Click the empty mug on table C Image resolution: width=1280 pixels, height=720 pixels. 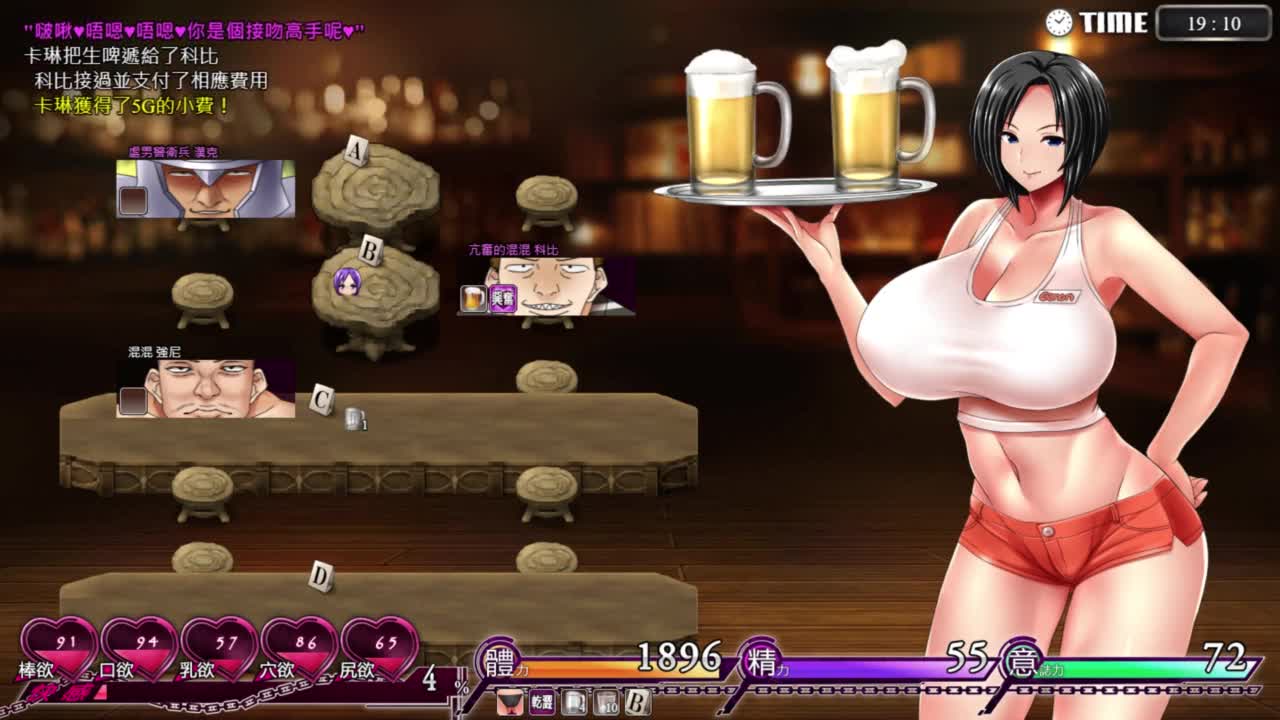354,419
